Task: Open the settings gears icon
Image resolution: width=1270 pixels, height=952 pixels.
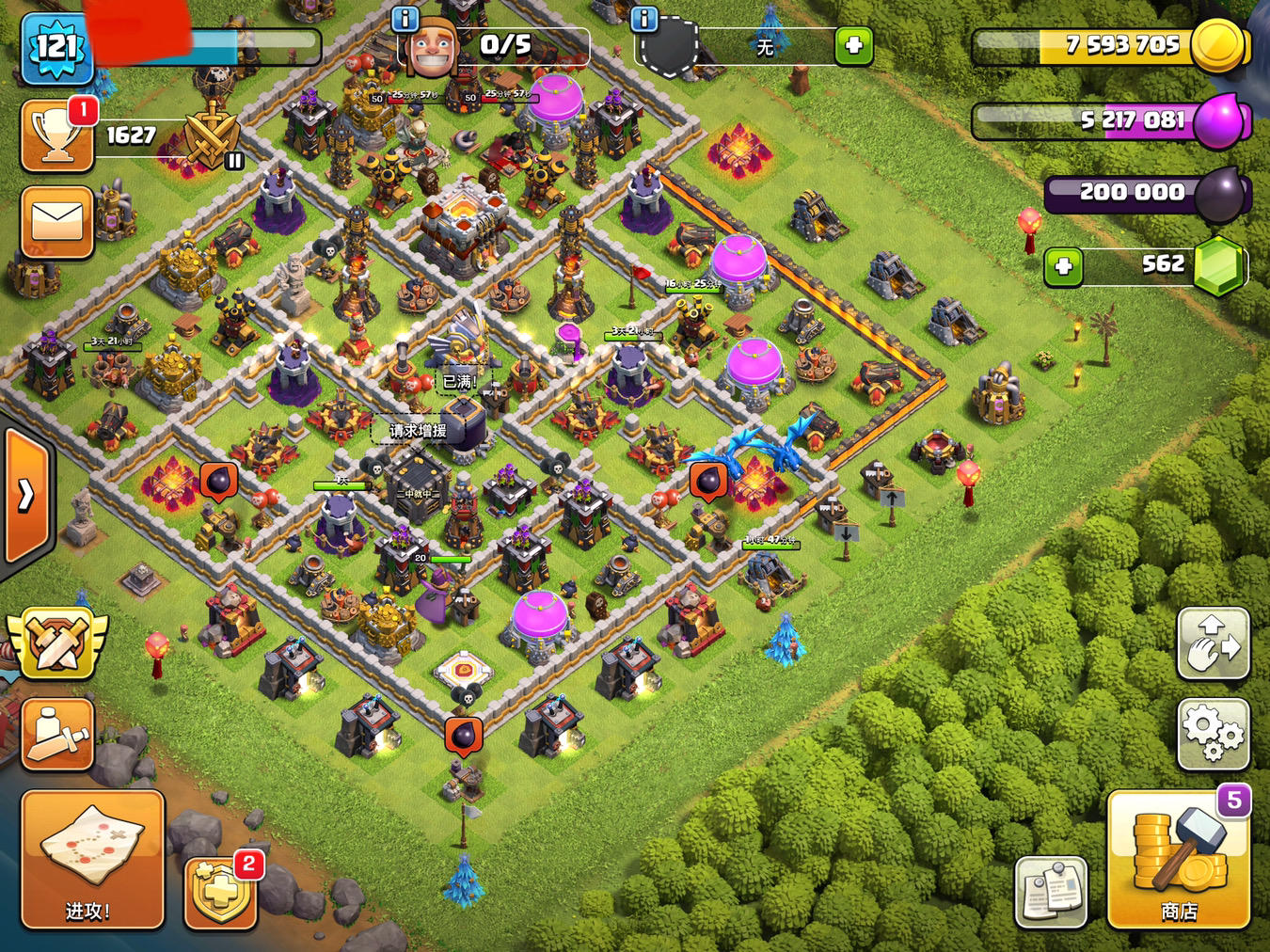Action: (1213, 736)
